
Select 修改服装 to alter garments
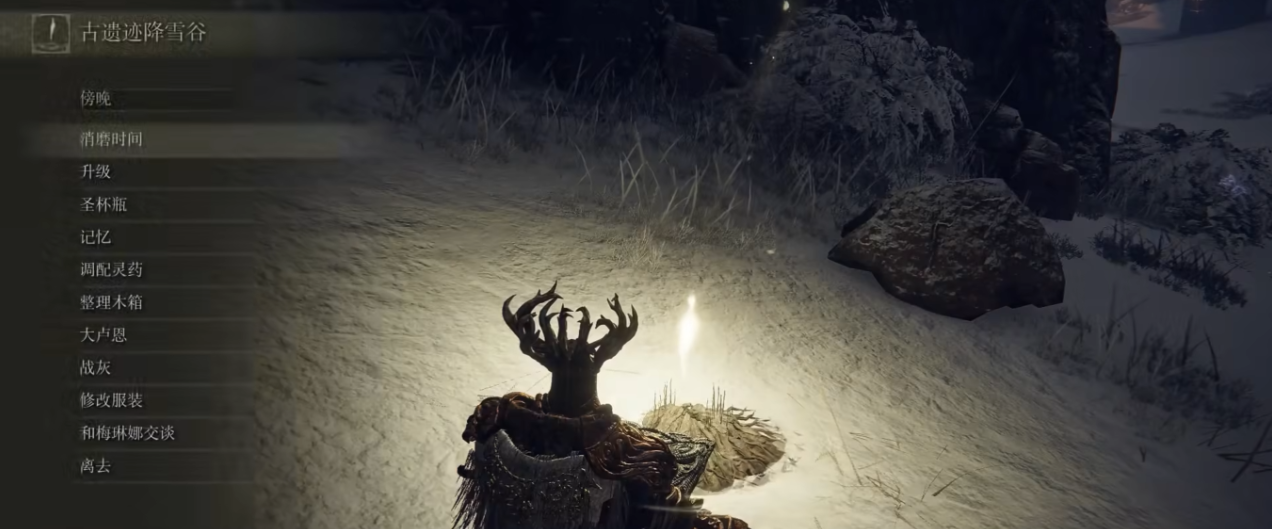(111, 400)
